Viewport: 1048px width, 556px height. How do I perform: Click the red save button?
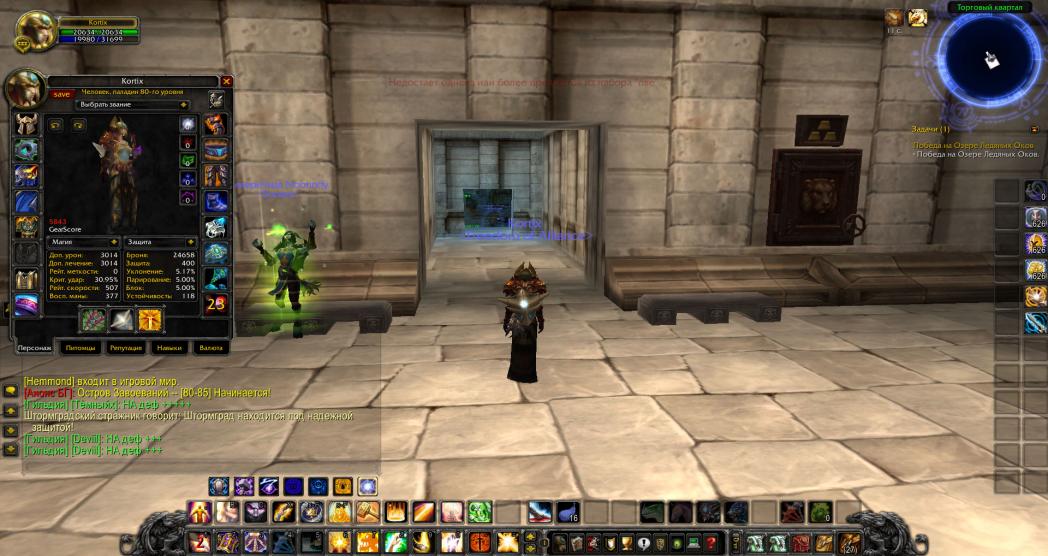(x=62, y=94)
